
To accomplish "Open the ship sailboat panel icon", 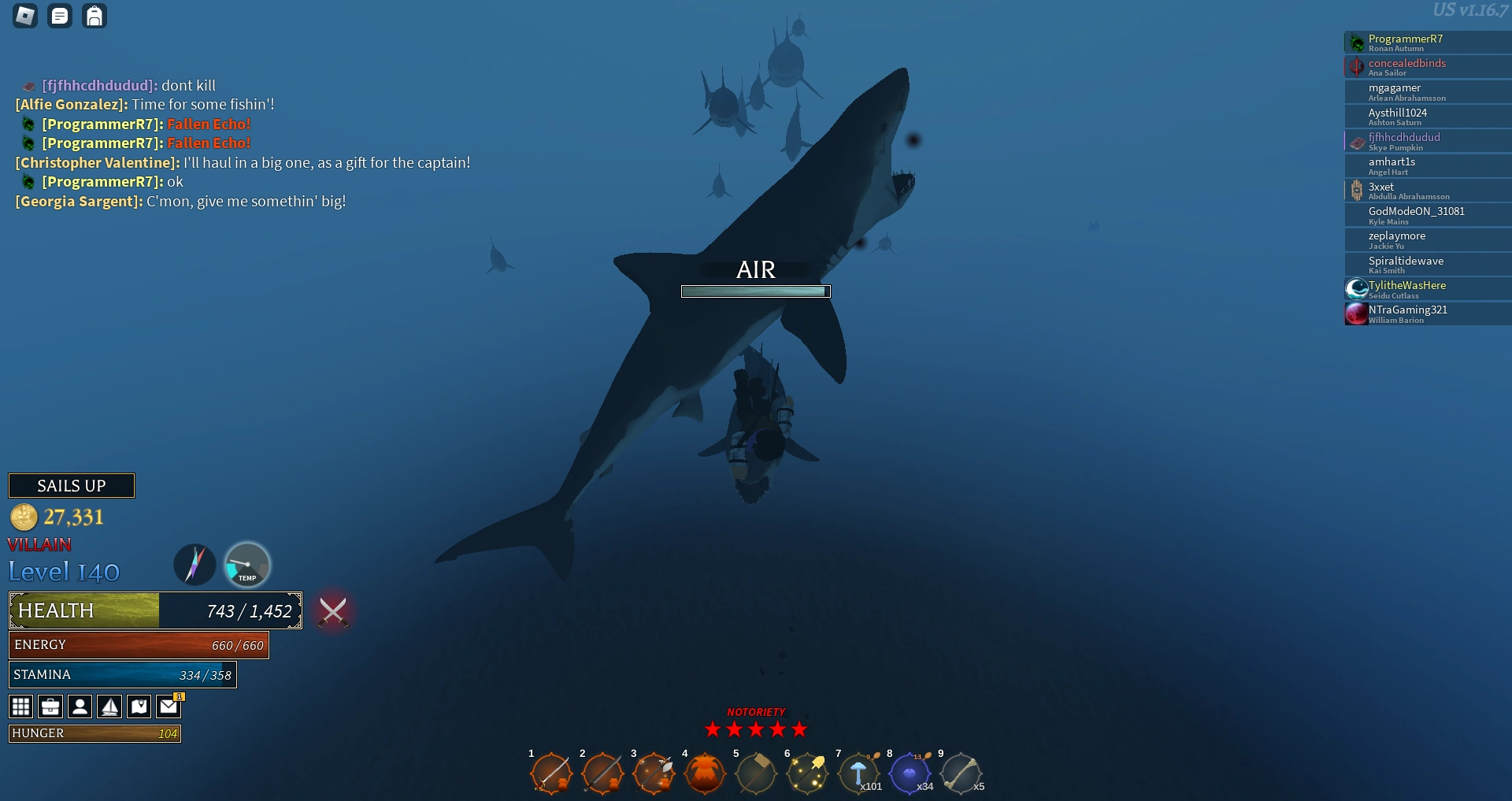I will (x=109, y=706).
